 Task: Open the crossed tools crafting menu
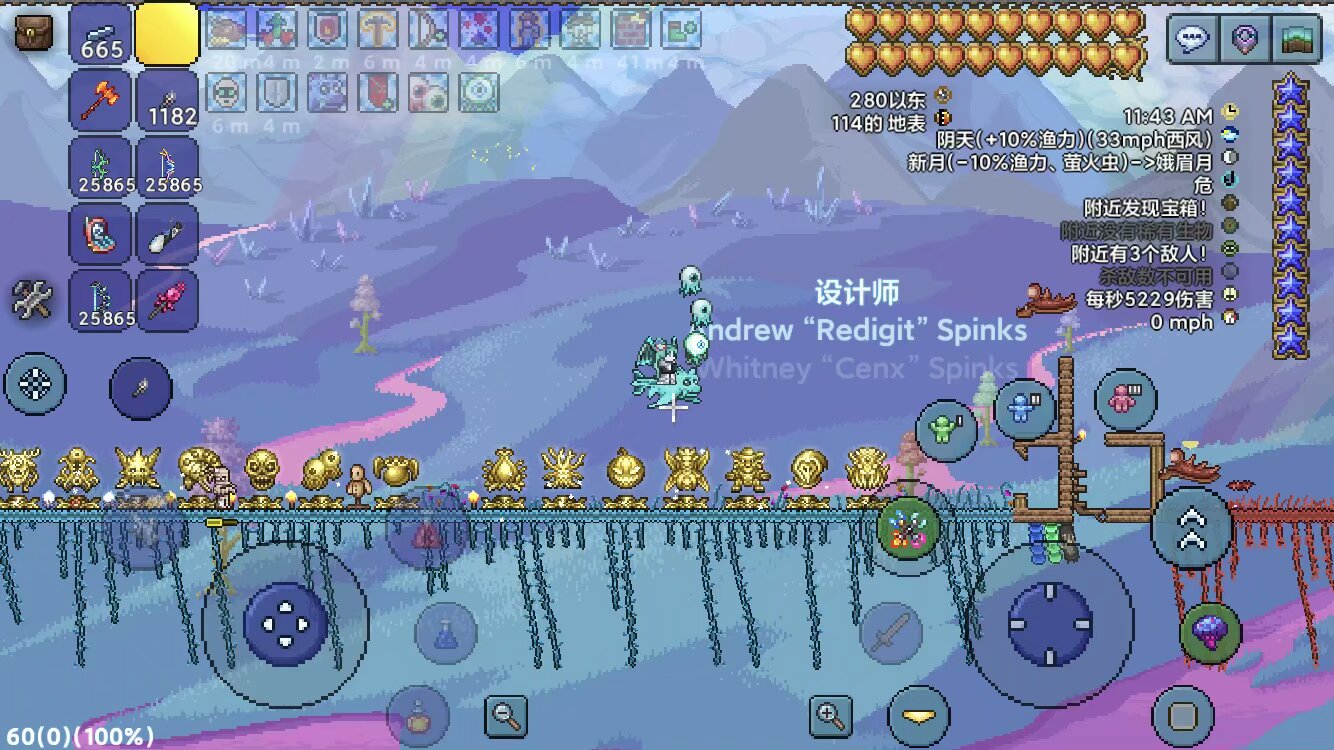click(x=32, y=299)
